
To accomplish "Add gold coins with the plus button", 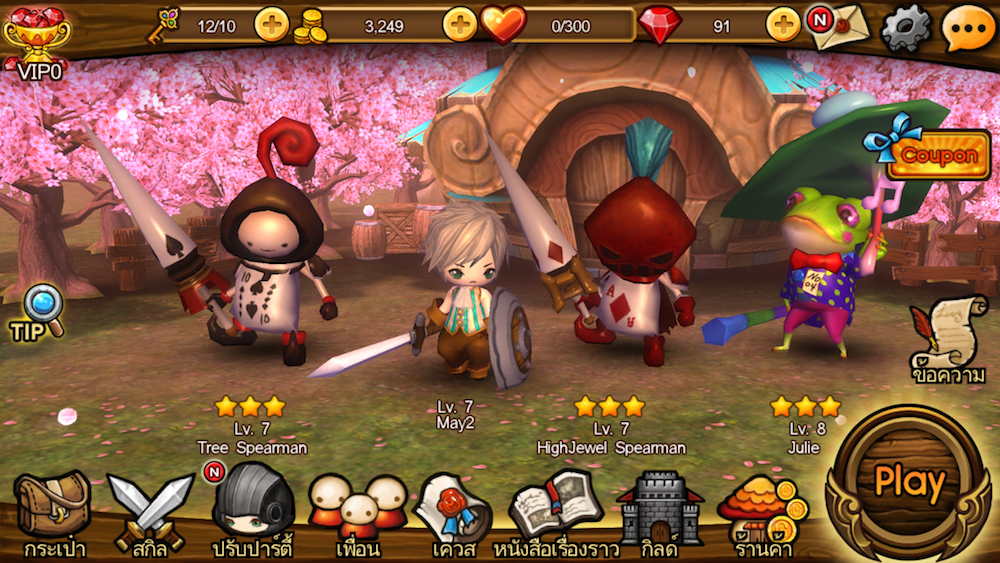I will tap(459, 24).
